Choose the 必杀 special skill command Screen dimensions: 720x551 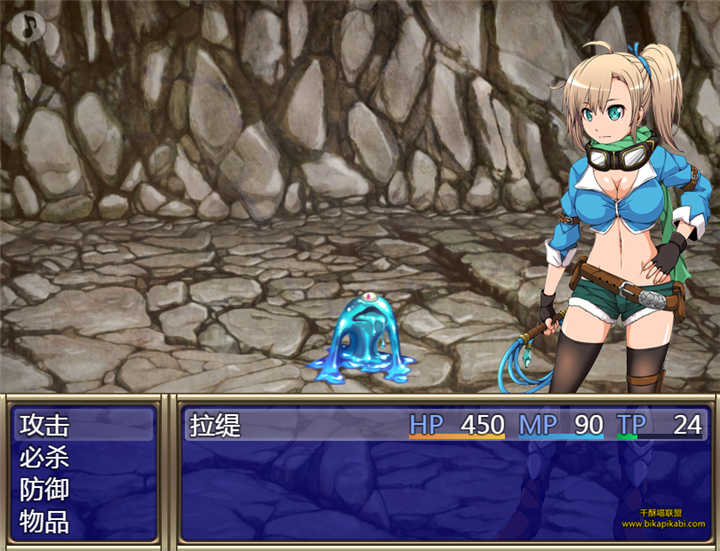click(45, 457)
